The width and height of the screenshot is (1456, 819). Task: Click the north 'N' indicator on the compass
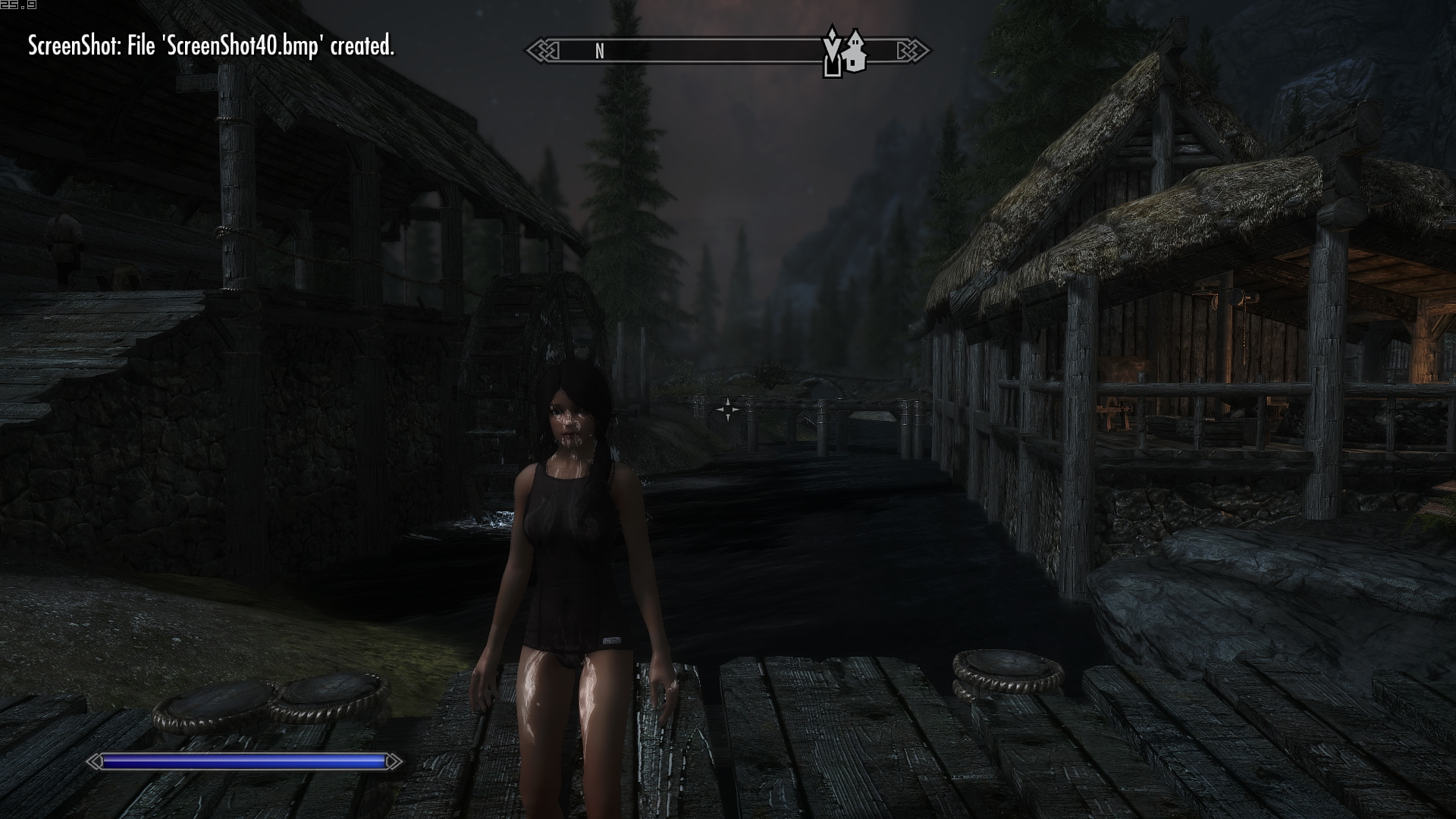(600, 52)
